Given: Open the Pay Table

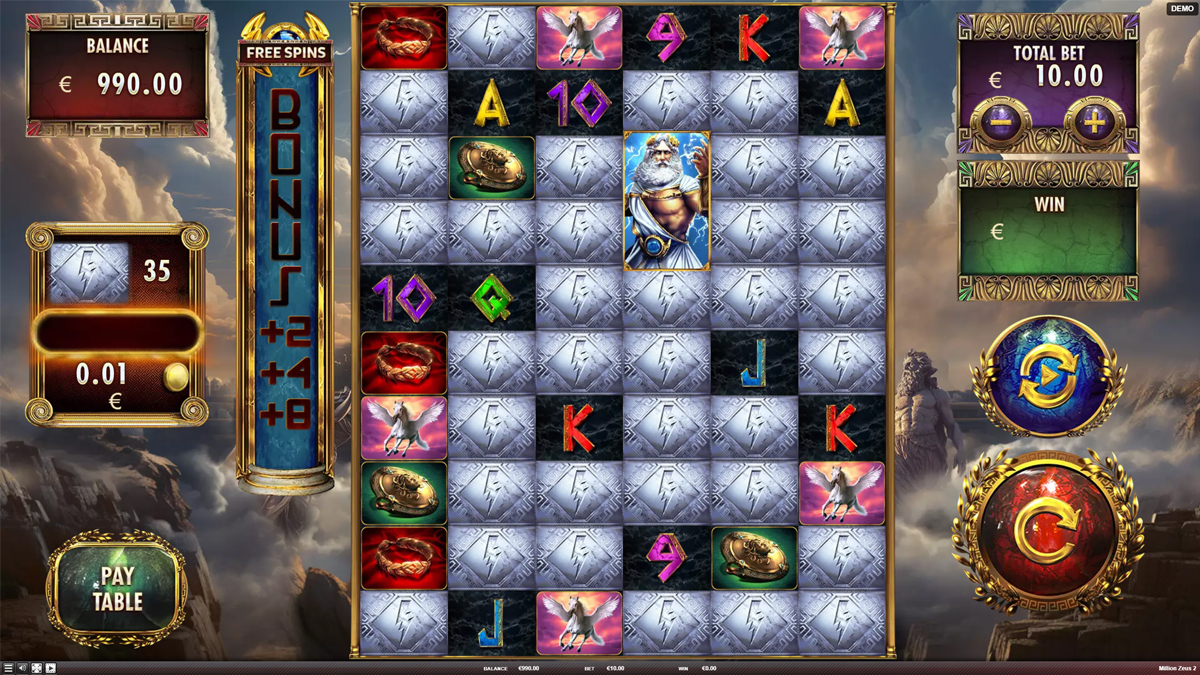Looking at the screenshot, I should pos(118,588).
